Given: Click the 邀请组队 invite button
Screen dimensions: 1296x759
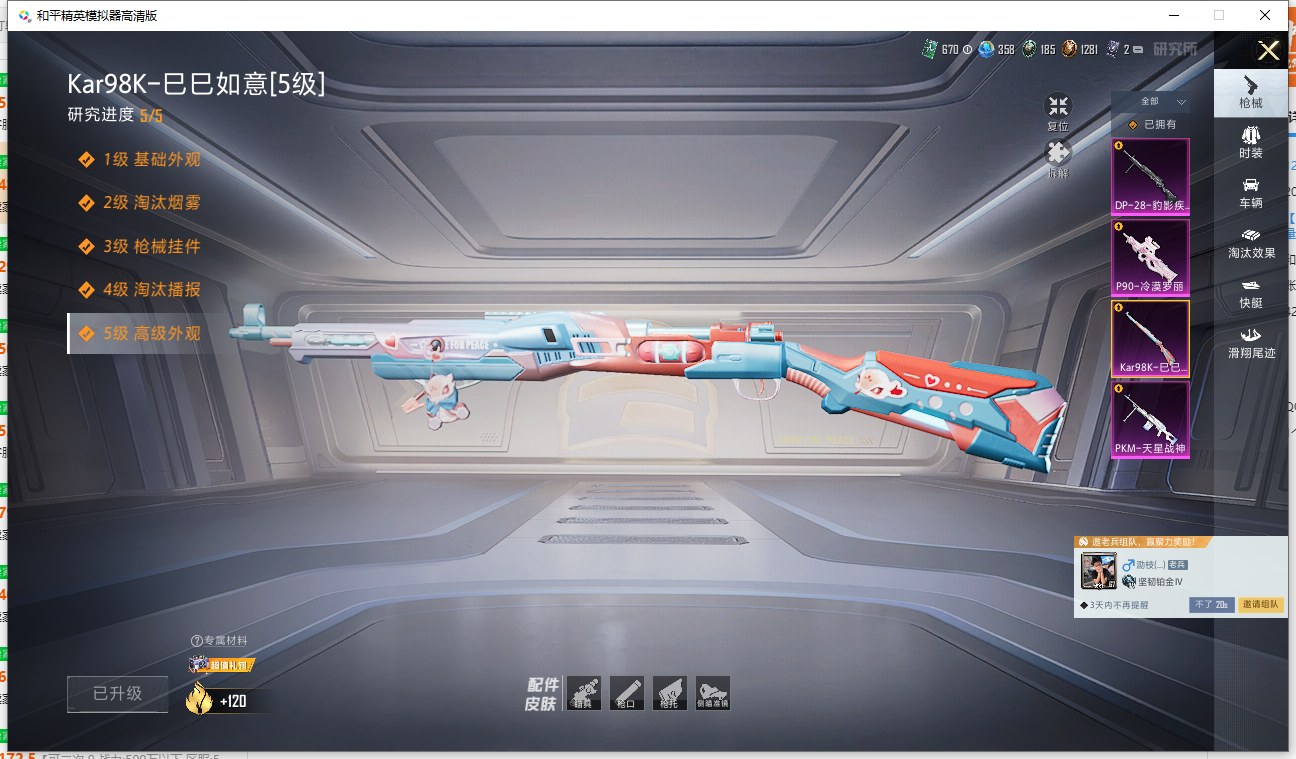Looking at the screenshot, I should pyautogui.click(x=1260, y=605).
